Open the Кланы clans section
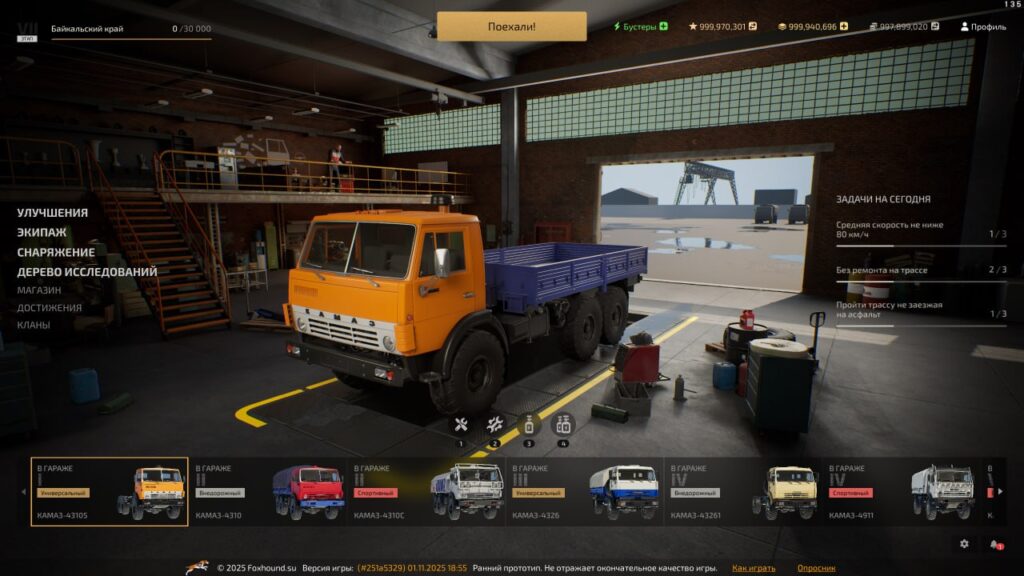 pos(33,325)
